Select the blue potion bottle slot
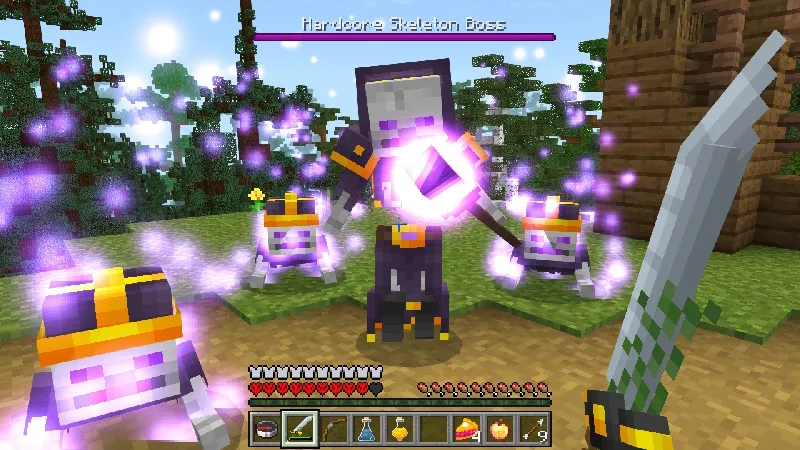The height and width of the screenshot is (450, 800). [x=367, y=427]
